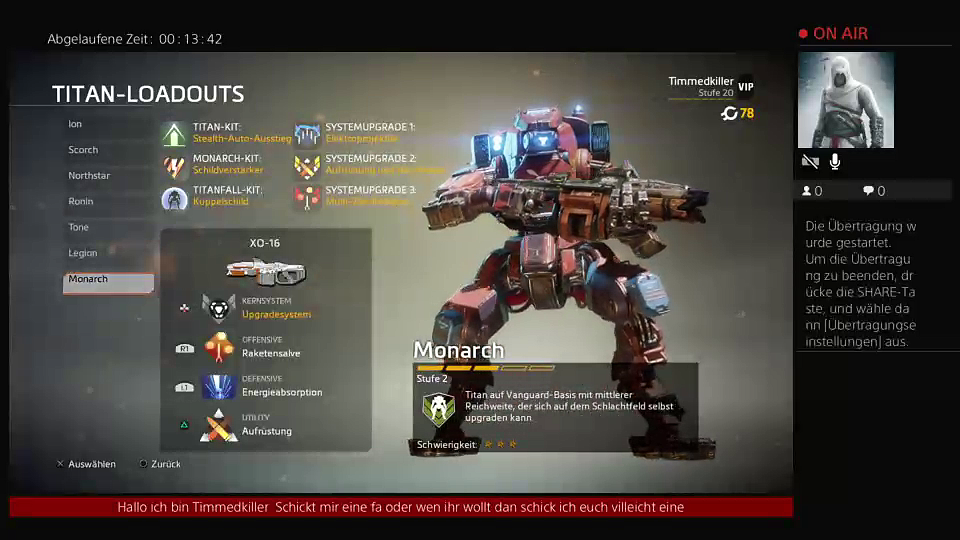Choose Scorch from the titan list

click(x=84, y=150)
